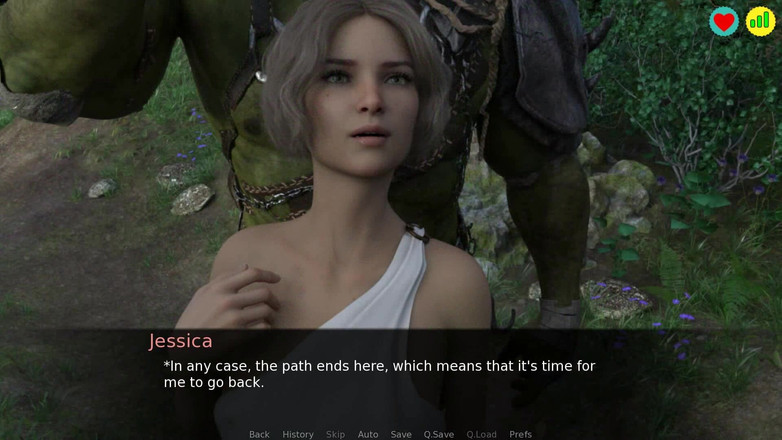The image size is (782, 440).
Task: Open the Prefs preferences menu
Action: pyautogui.click(x=521, y=434)
